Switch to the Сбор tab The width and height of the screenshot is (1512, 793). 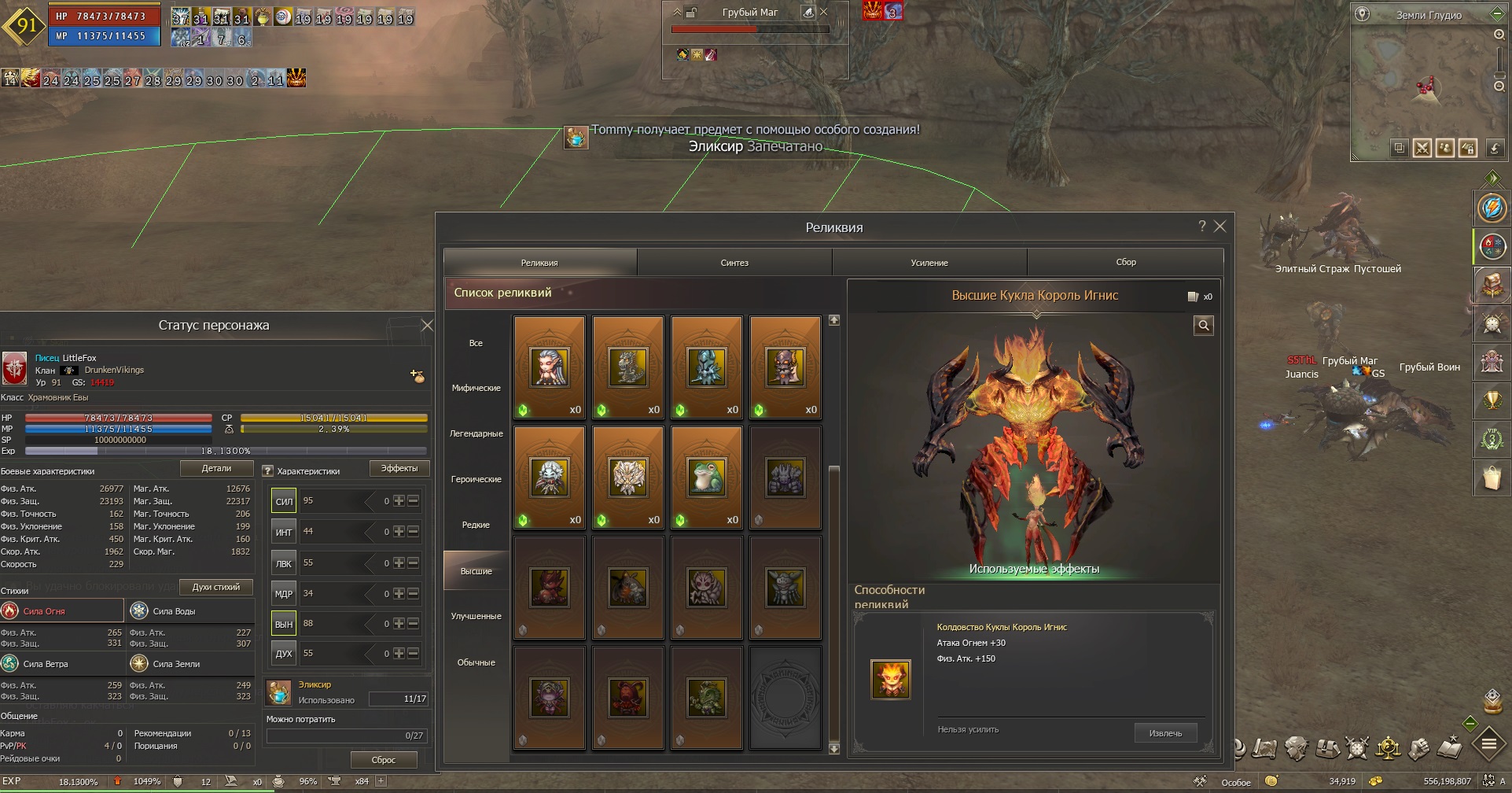pos(1126,262)
